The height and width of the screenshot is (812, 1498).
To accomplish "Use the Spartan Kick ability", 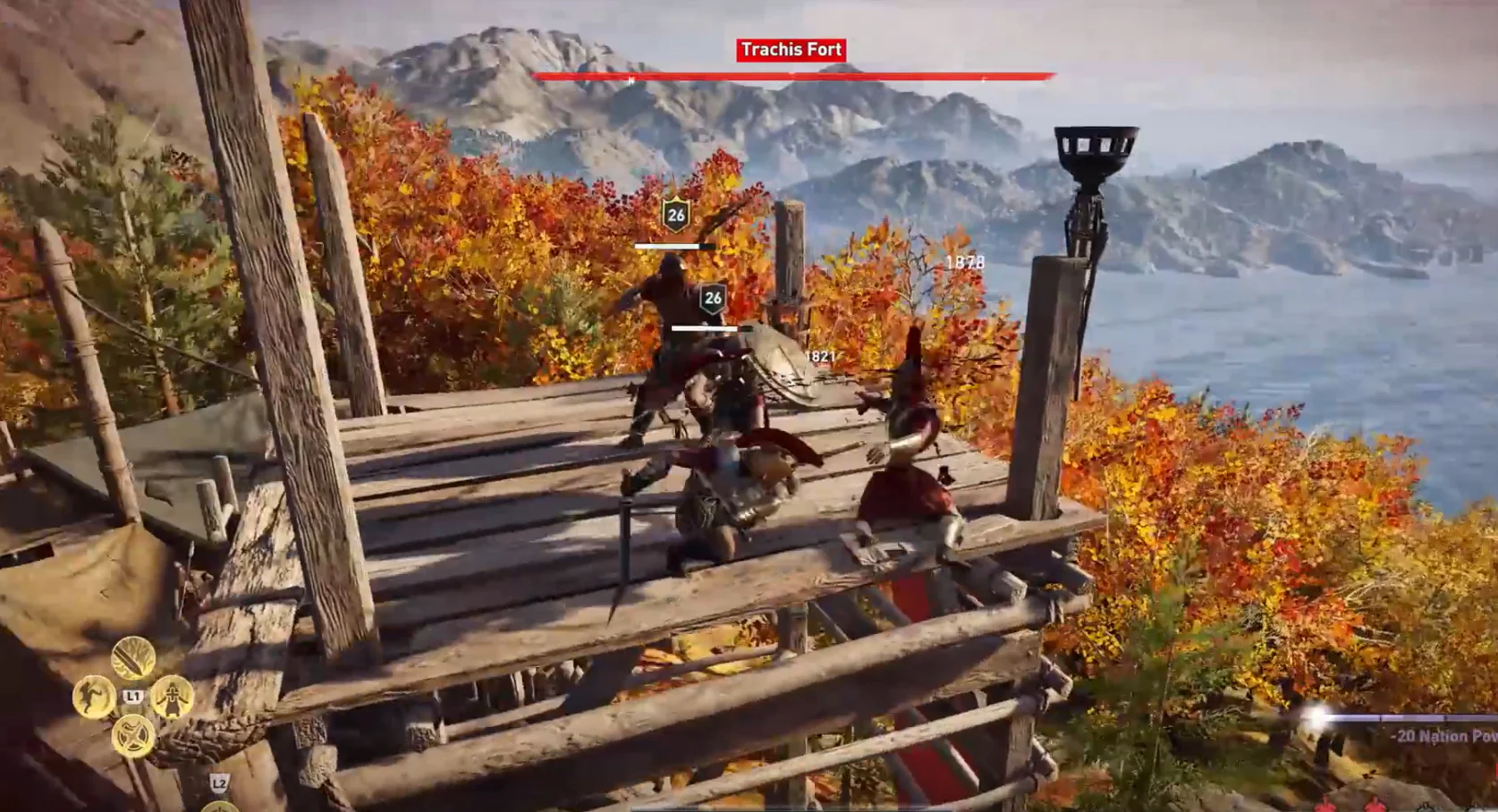I will click(93, 698).
